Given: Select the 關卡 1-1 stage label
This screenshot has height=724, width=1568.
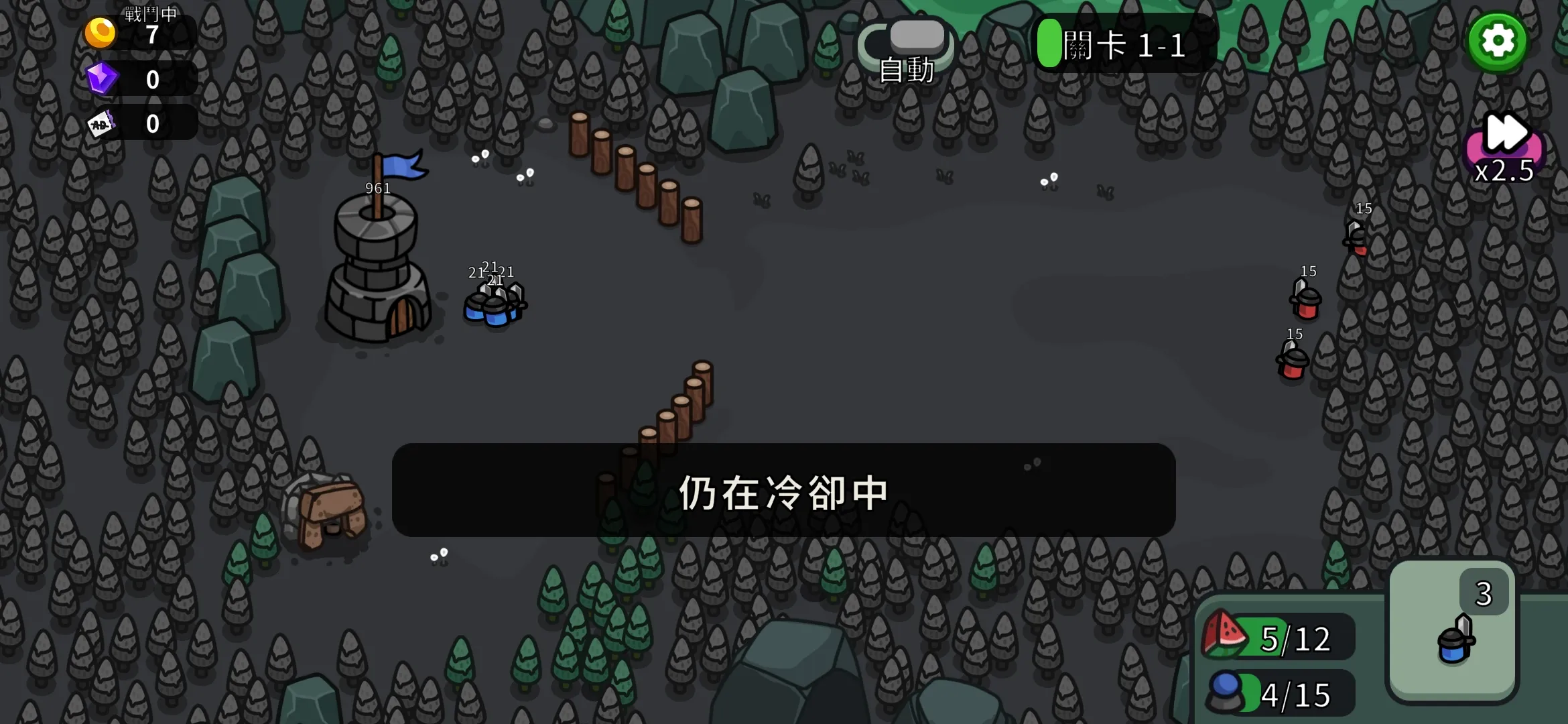Looking at the screenshot, I should 1126,46.
